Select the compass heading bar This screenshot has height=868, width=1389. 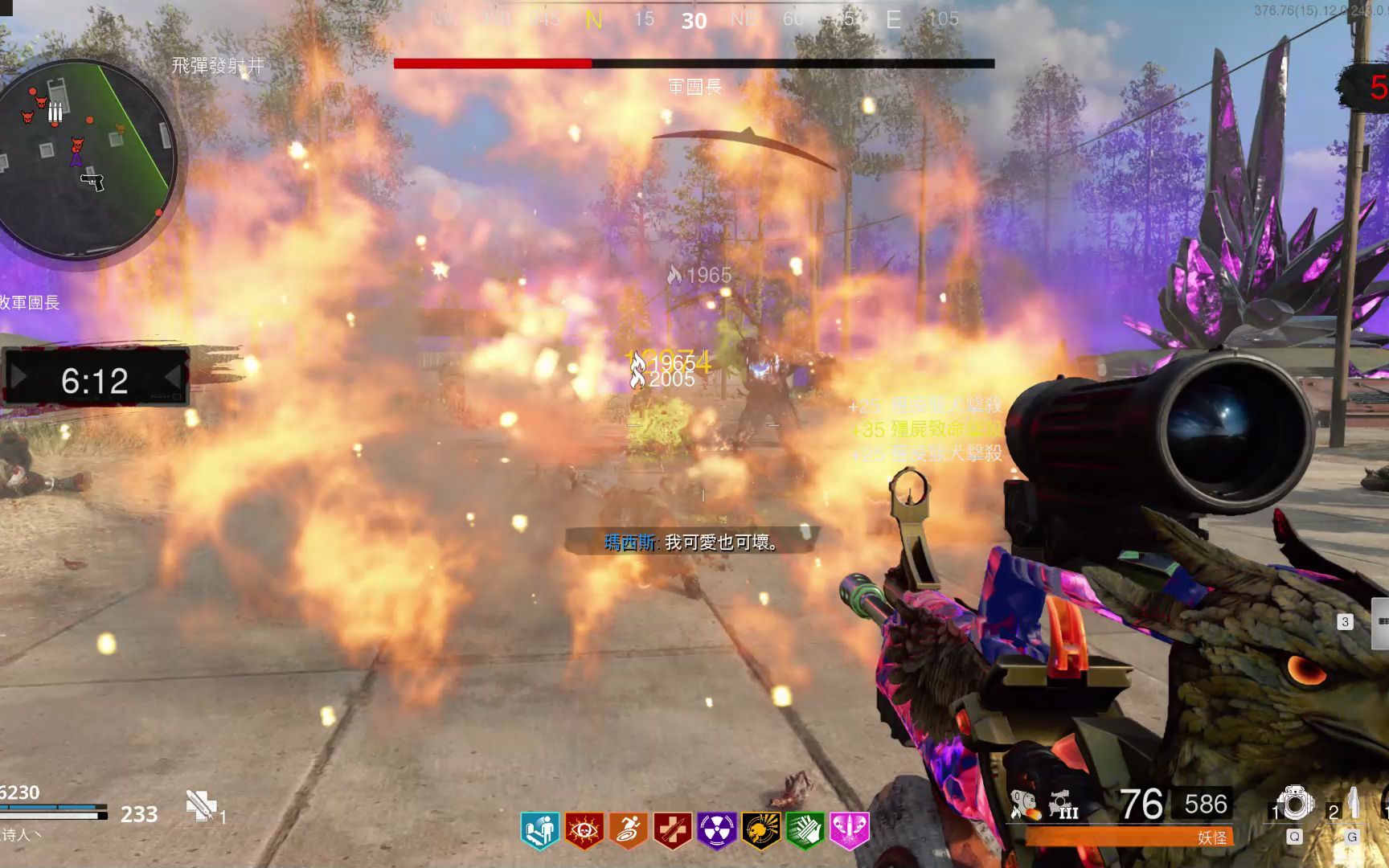point(694,19)
